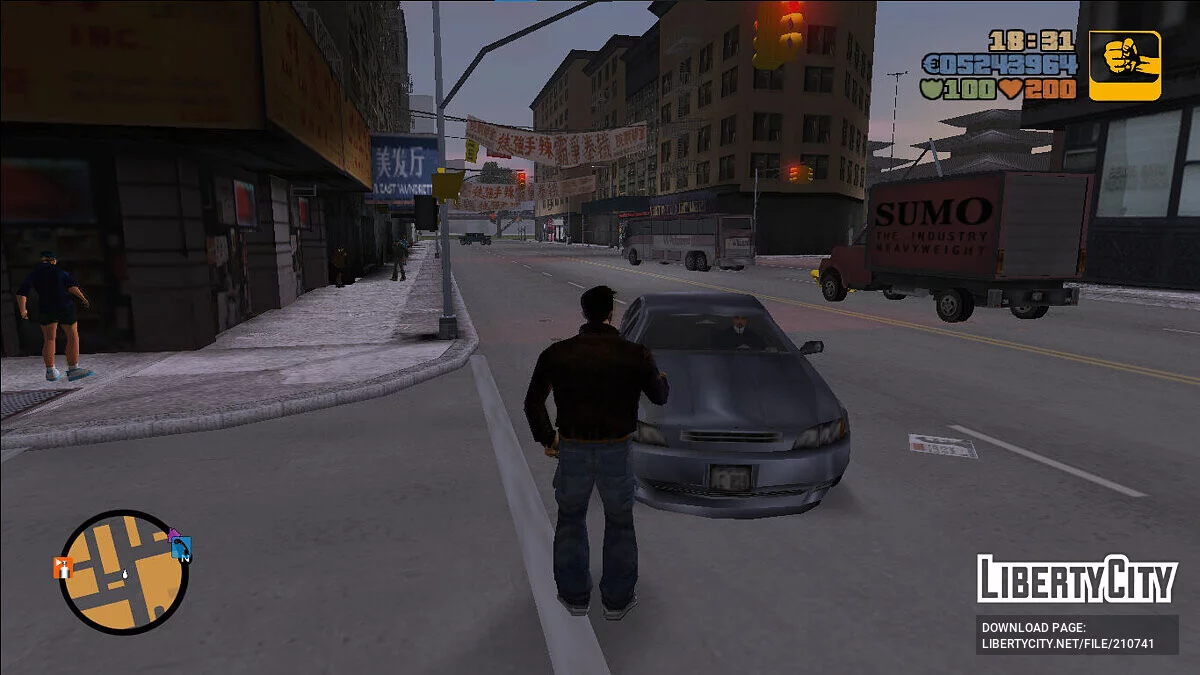
Task: Select the blue telephone radar blip
Action: tap(181, 547)
